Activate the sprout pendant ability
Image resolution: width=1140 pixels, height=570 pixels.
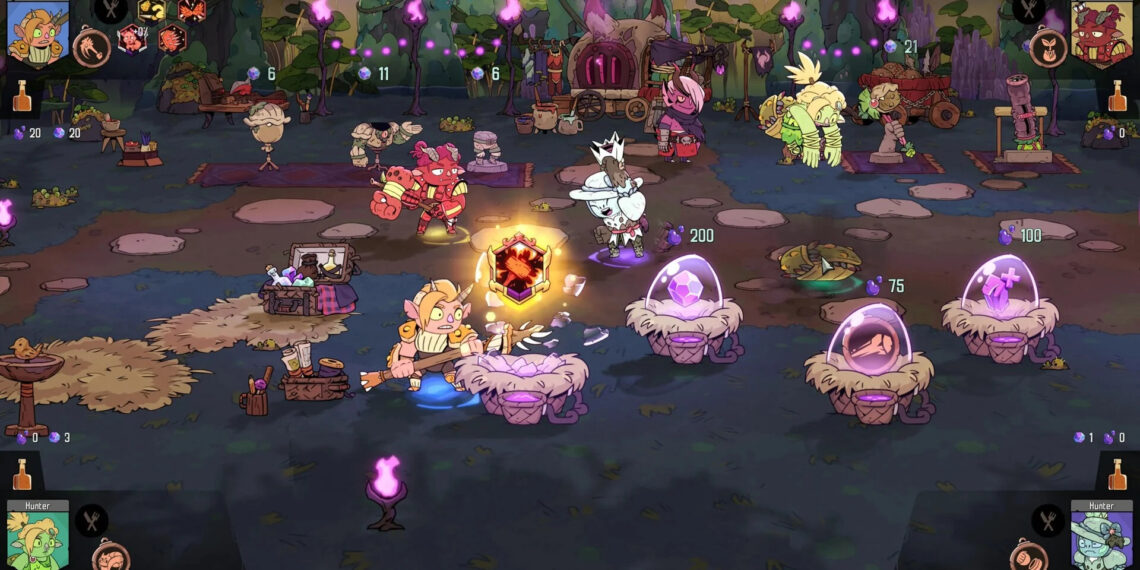(x=1047, y=47)
